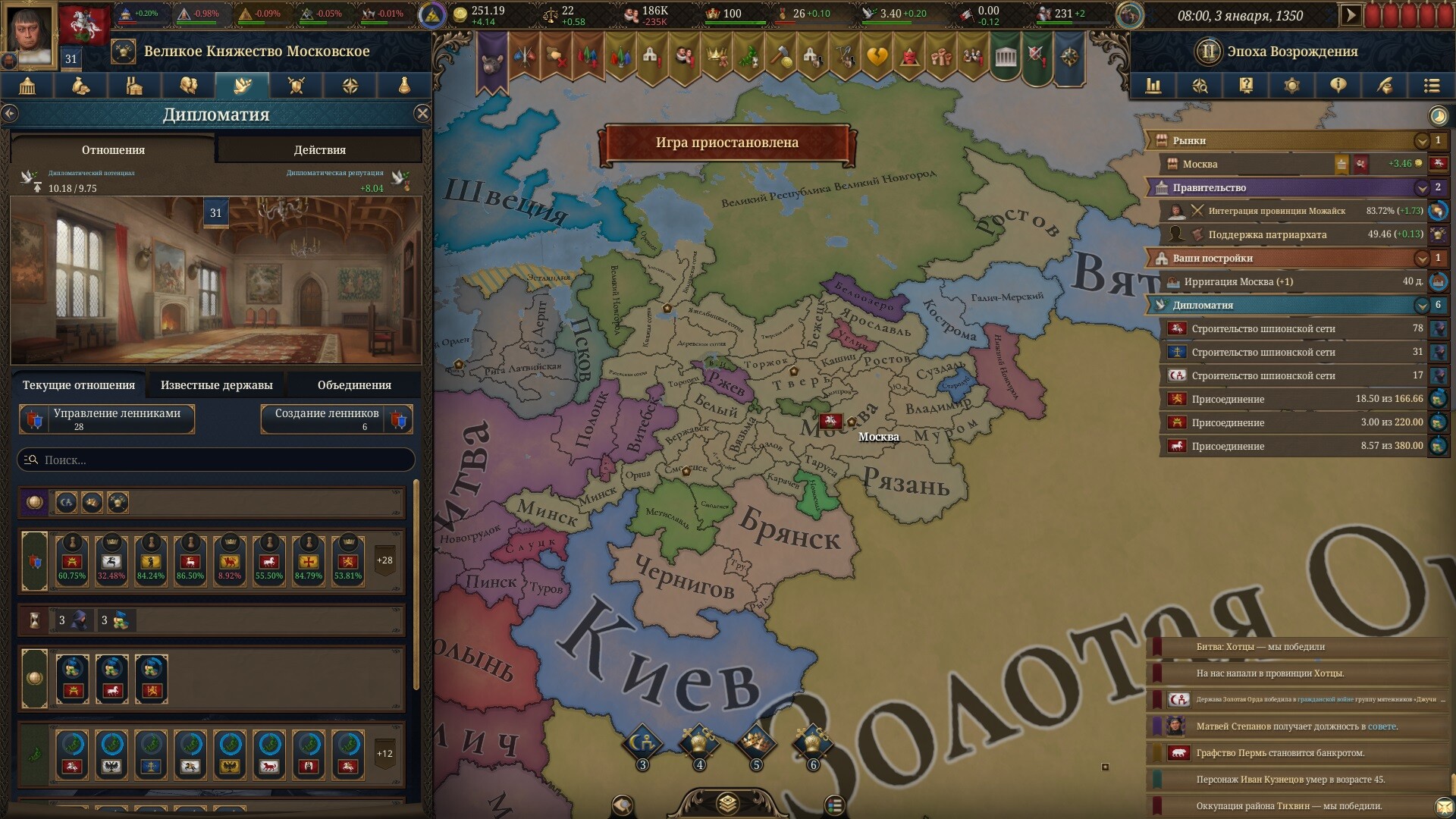
Task: Collapse the Рынки outliner section
Action: pos(1421,141)
